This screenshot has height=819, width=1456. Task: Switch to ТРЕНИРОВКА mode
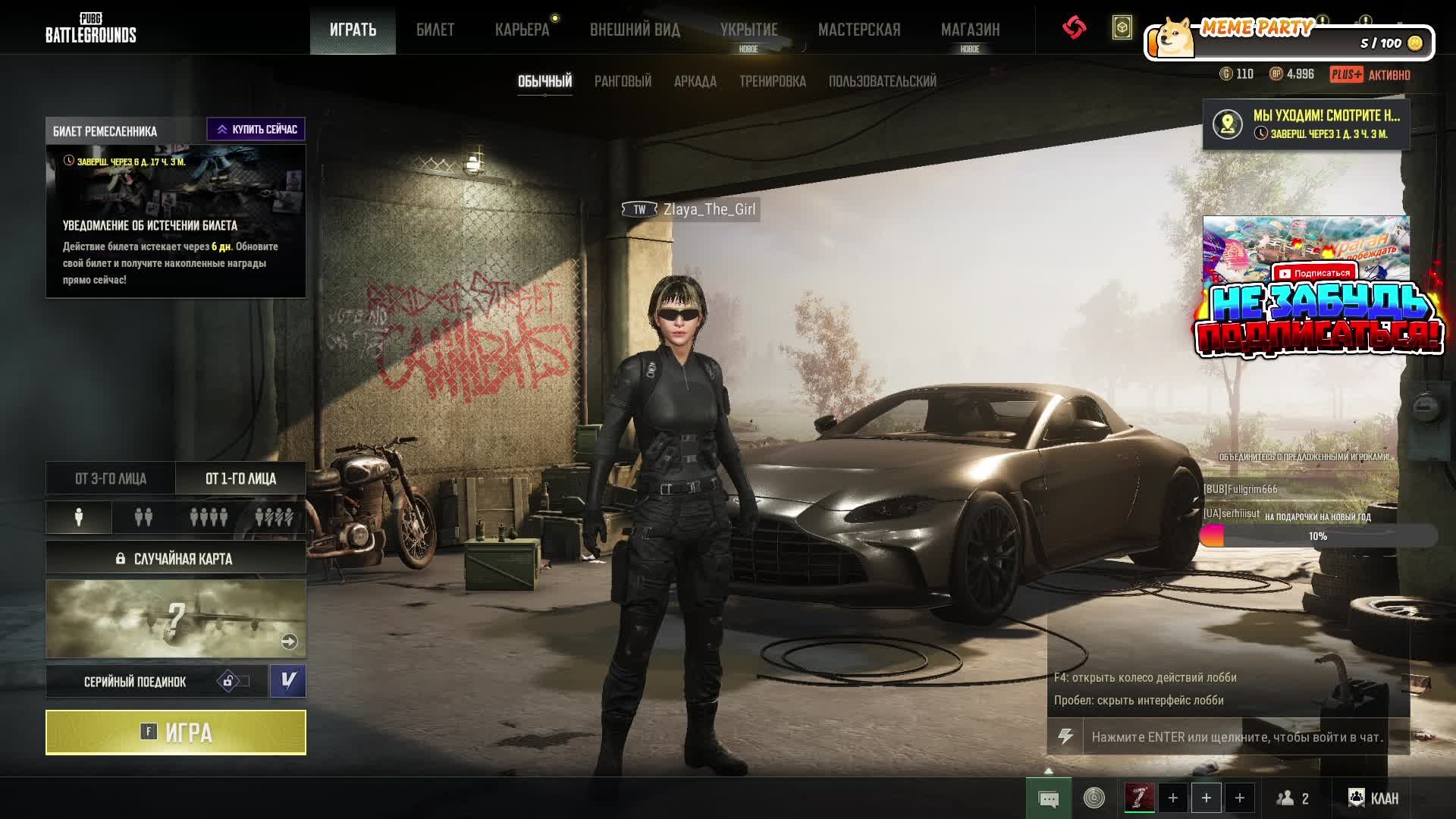(x=772, y=81)
